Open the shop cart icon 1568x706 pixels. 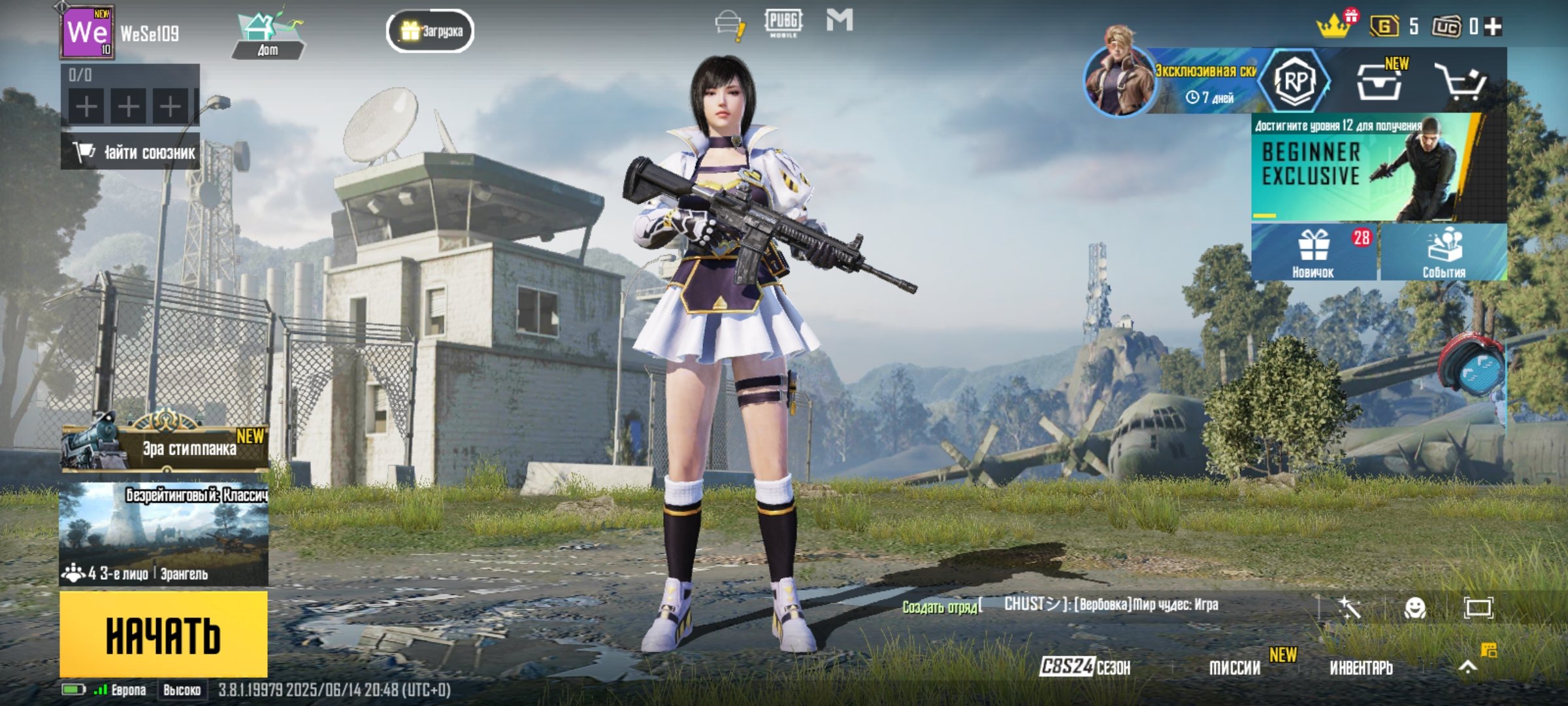(1461, 82)
